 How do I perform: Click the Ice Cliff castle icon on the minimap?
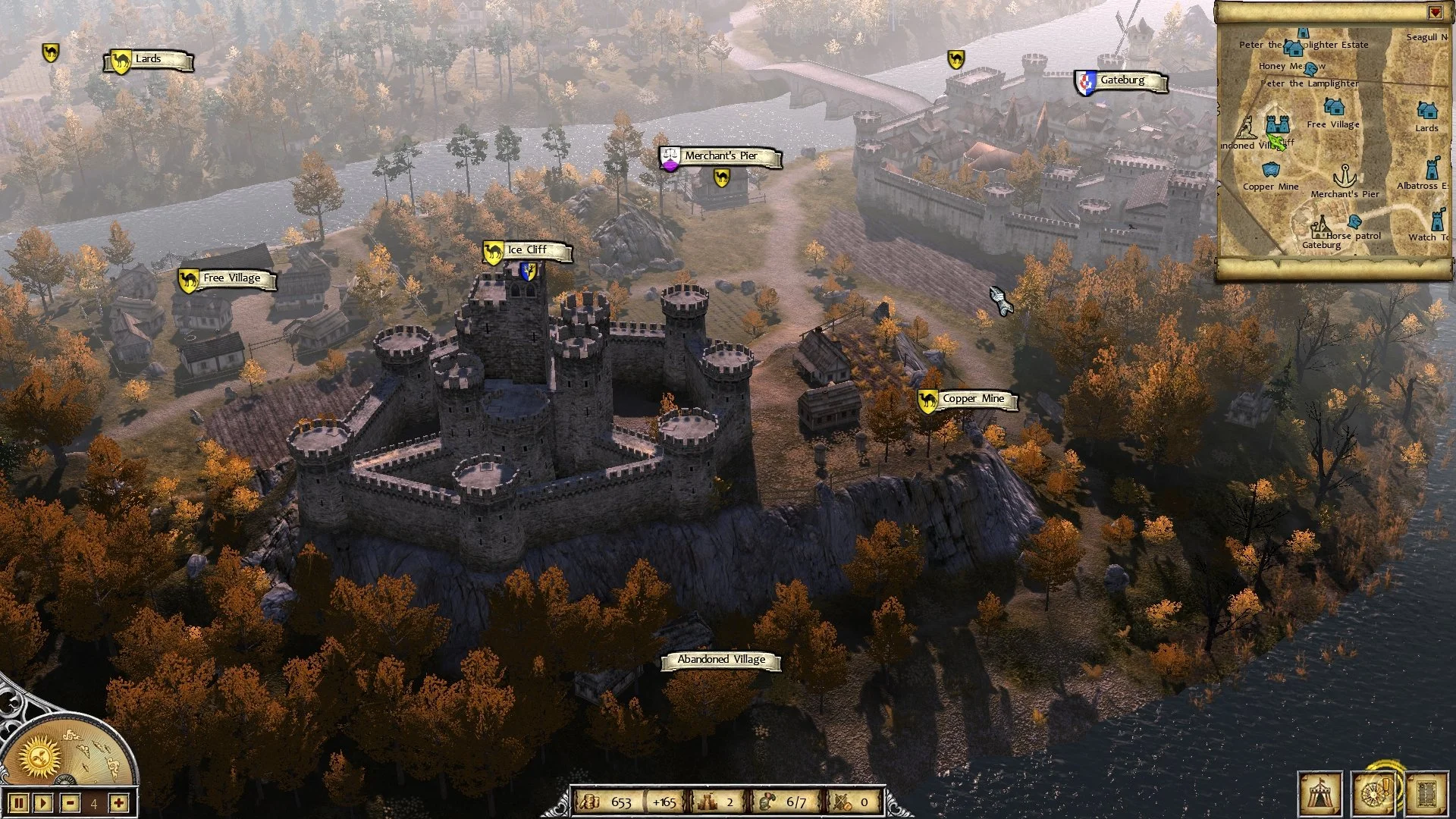point(1276,124)
